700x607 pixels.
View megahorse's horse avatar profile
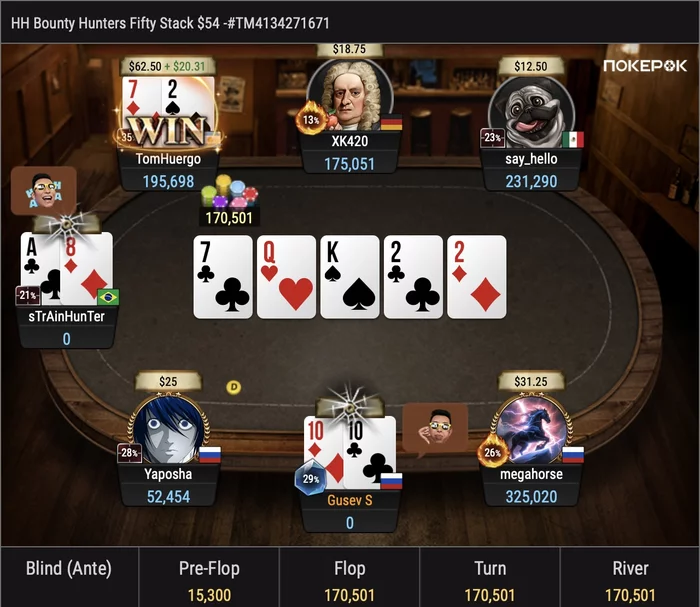(x=531, y=431)
